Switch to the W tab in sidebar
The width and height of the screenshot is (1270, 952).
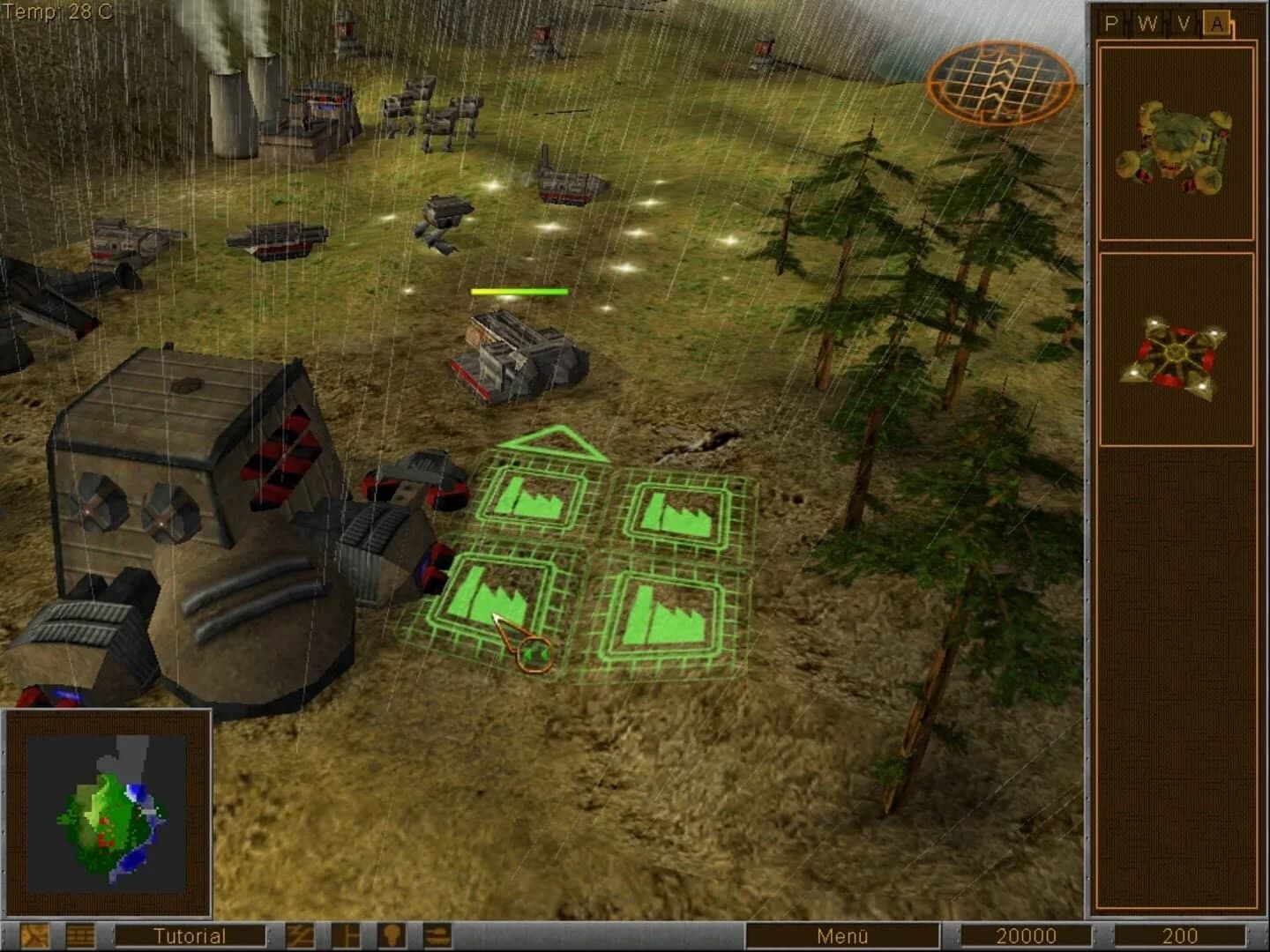[1147, 24]
